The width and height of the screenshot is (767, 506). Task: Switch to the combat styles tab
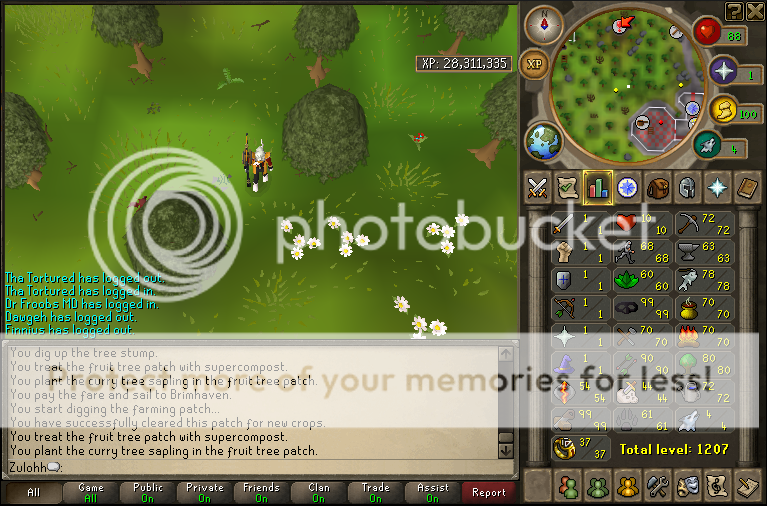539,187
